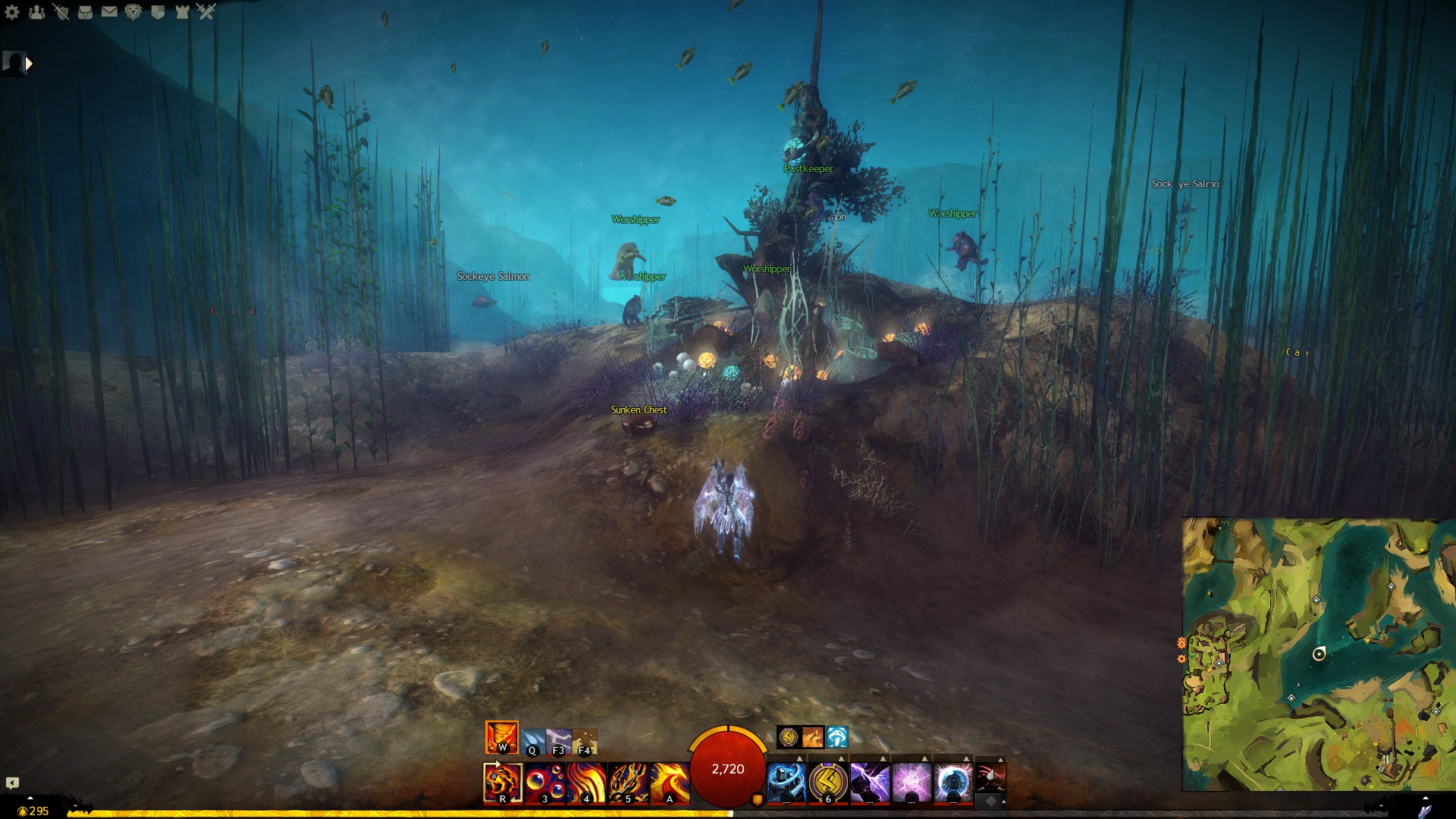Activate the yellow glyph utility skill

828,783
